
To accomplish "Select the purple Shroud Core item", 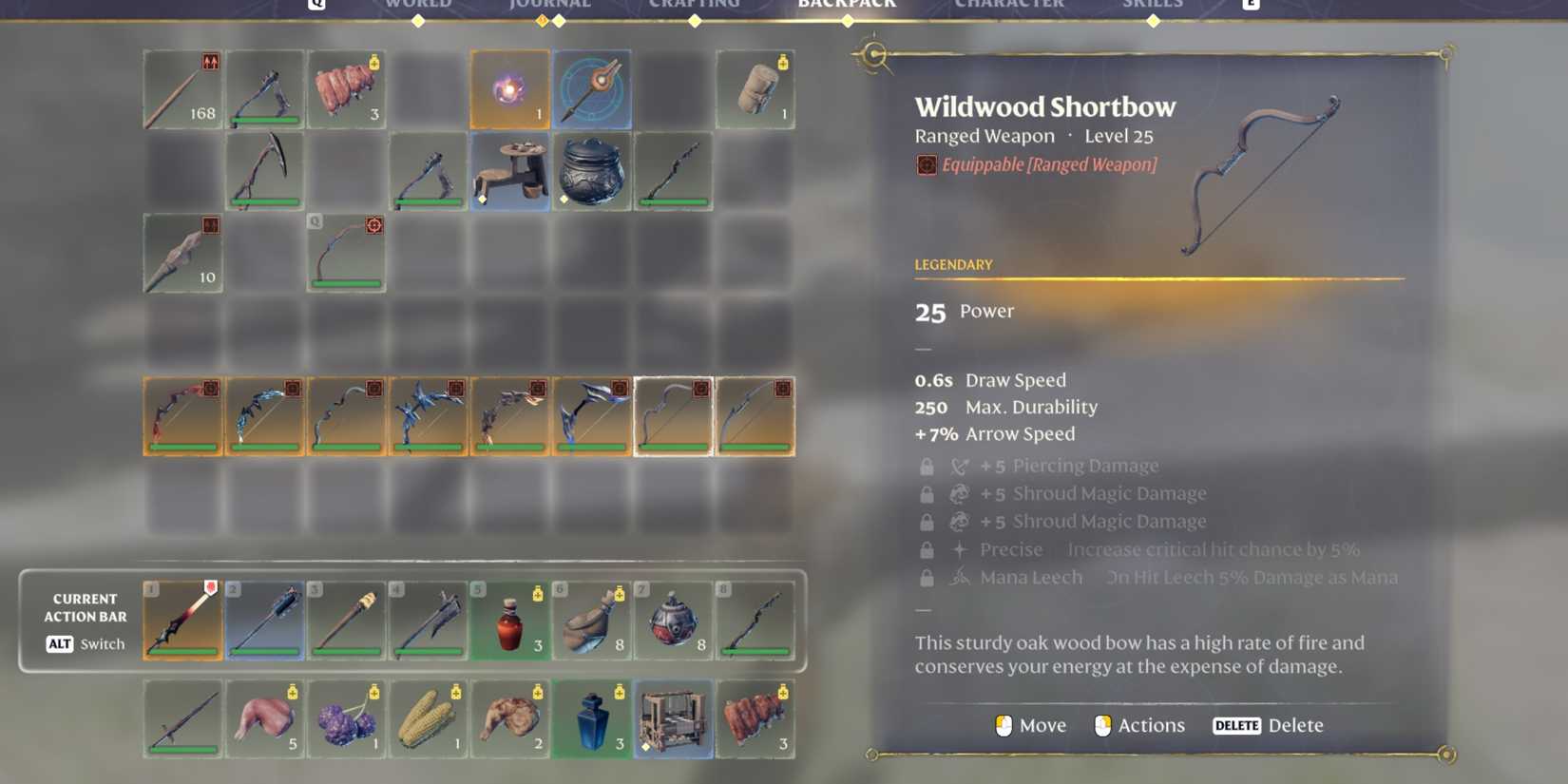I will 509,89.
